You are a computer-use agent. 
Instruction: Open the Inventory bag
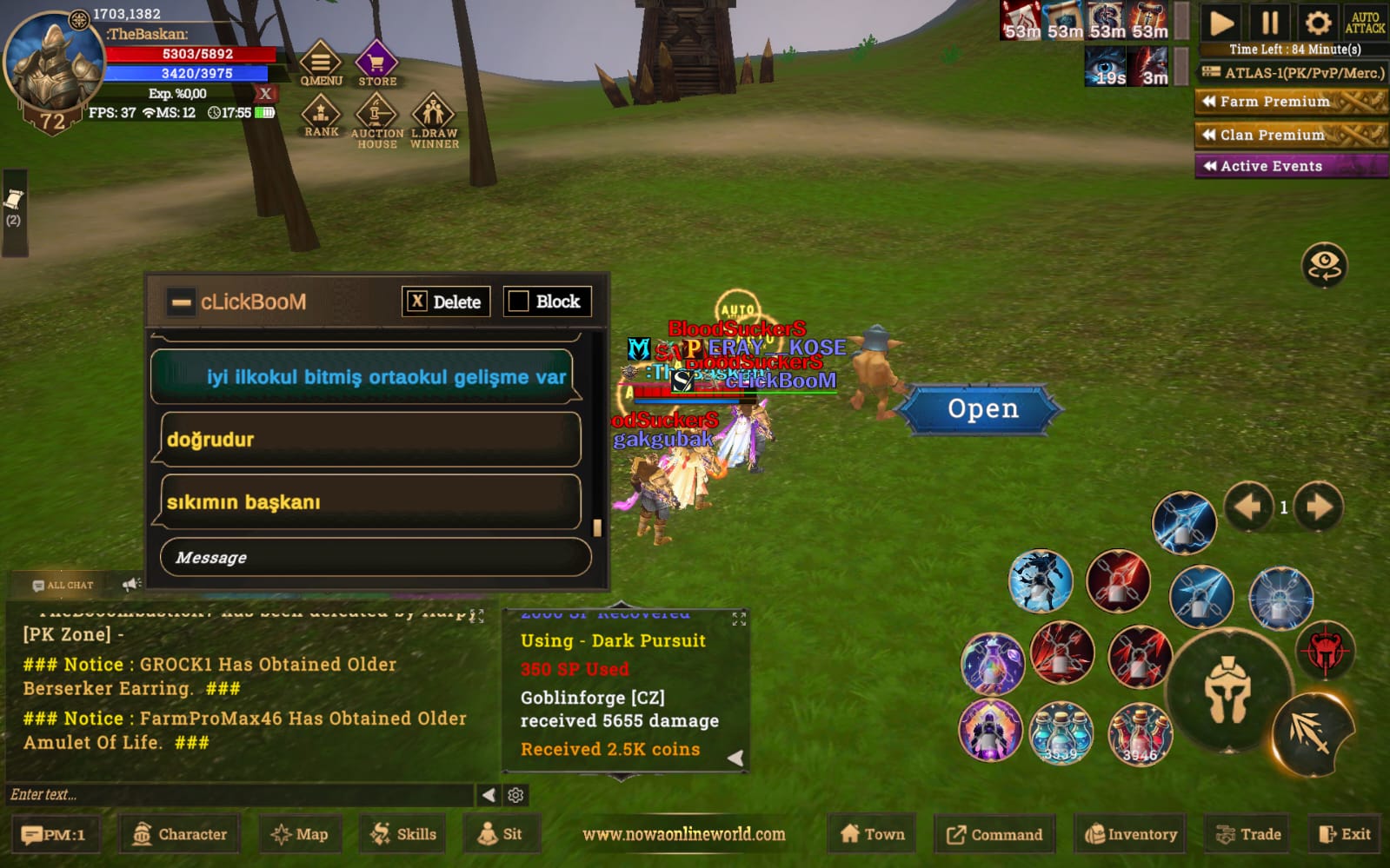click(x=1131, y=834)
